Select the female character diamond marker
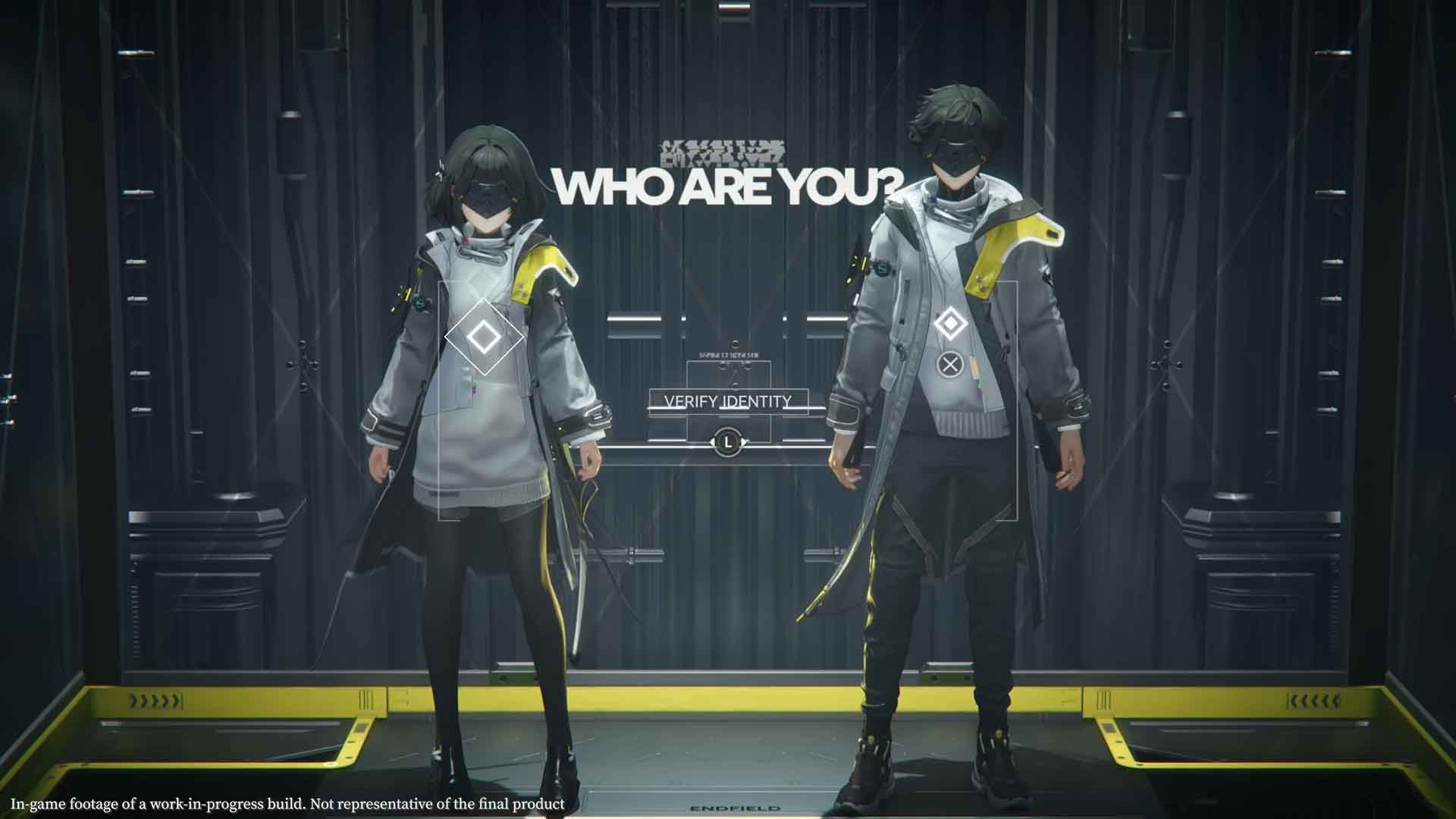1456x819 pixels. coord(483,336)
